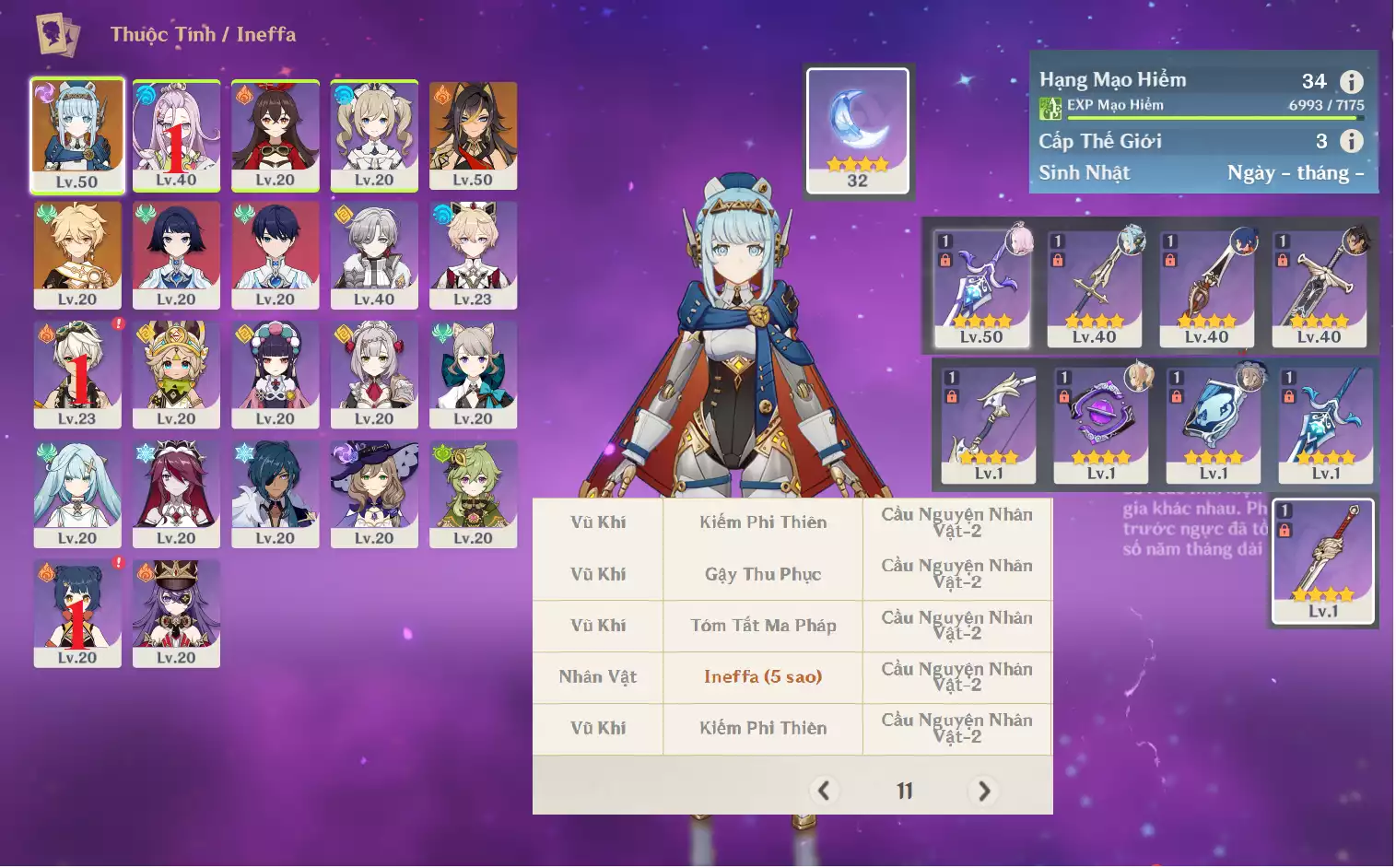Go to the next history page
The image size is (1396, 868).
984,791
